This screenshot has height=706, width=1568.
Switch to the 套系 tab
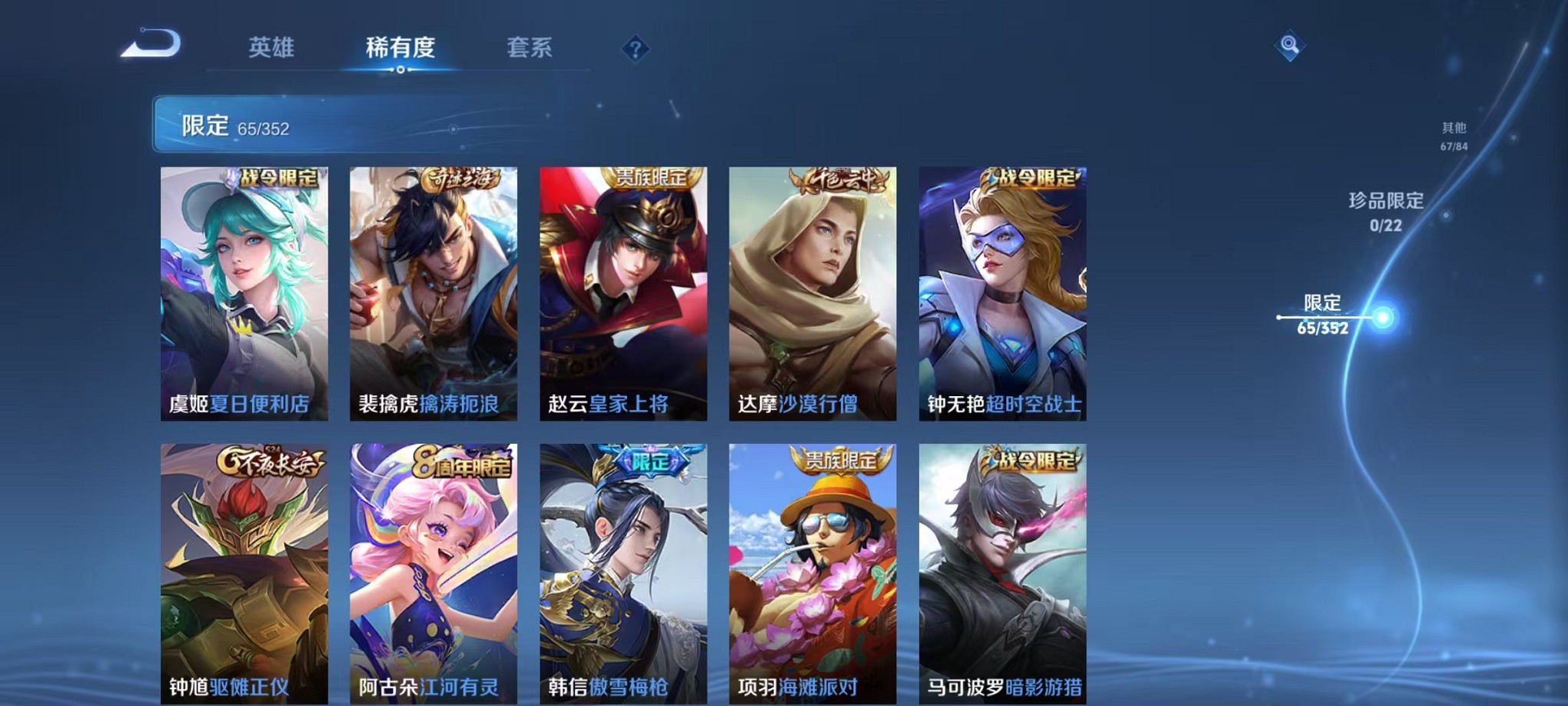coord(536,48)
